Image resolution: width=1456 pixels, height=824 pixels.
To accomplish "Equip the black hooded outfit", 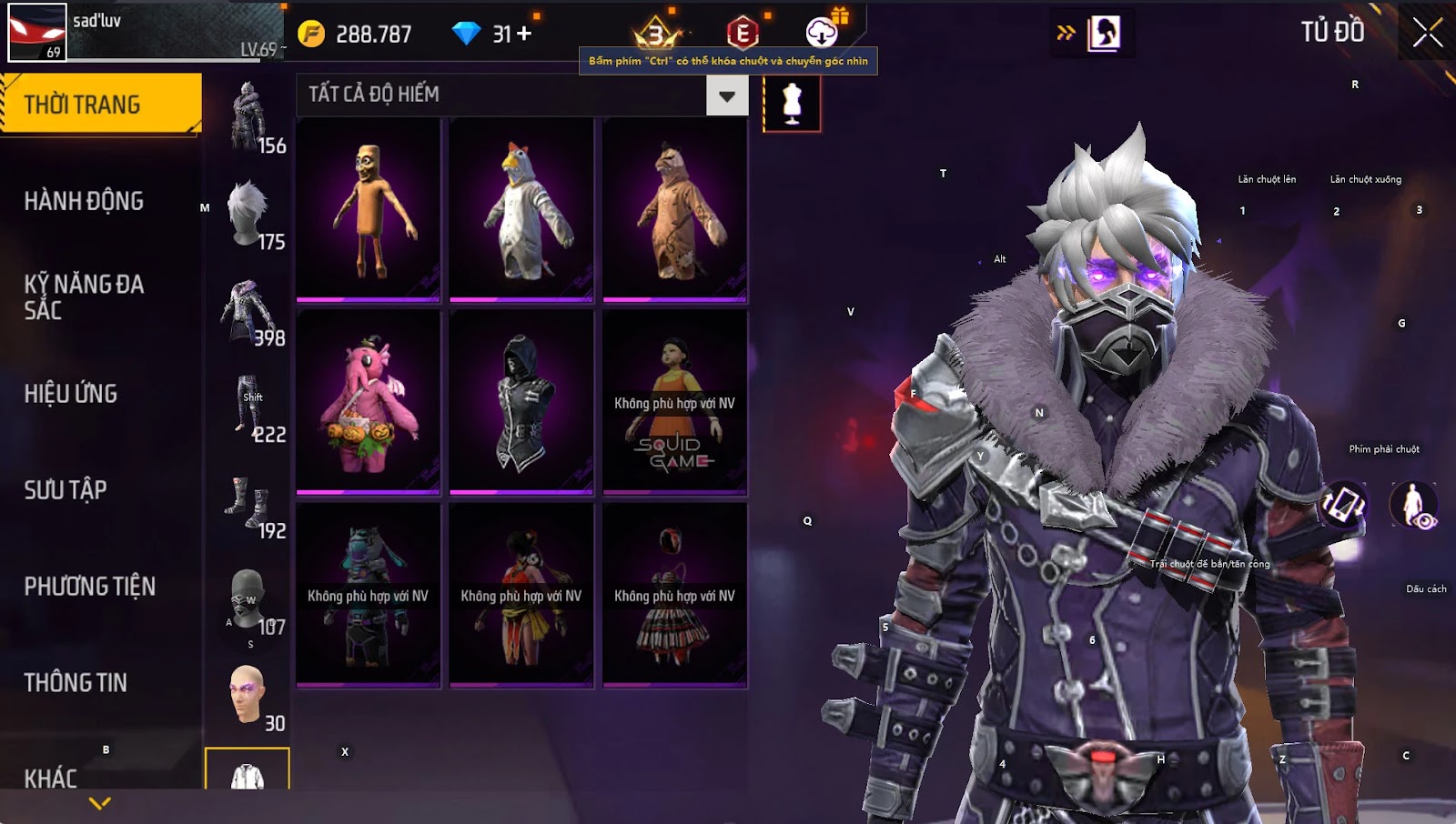I will pyautogui.click(x=521, y=402).
